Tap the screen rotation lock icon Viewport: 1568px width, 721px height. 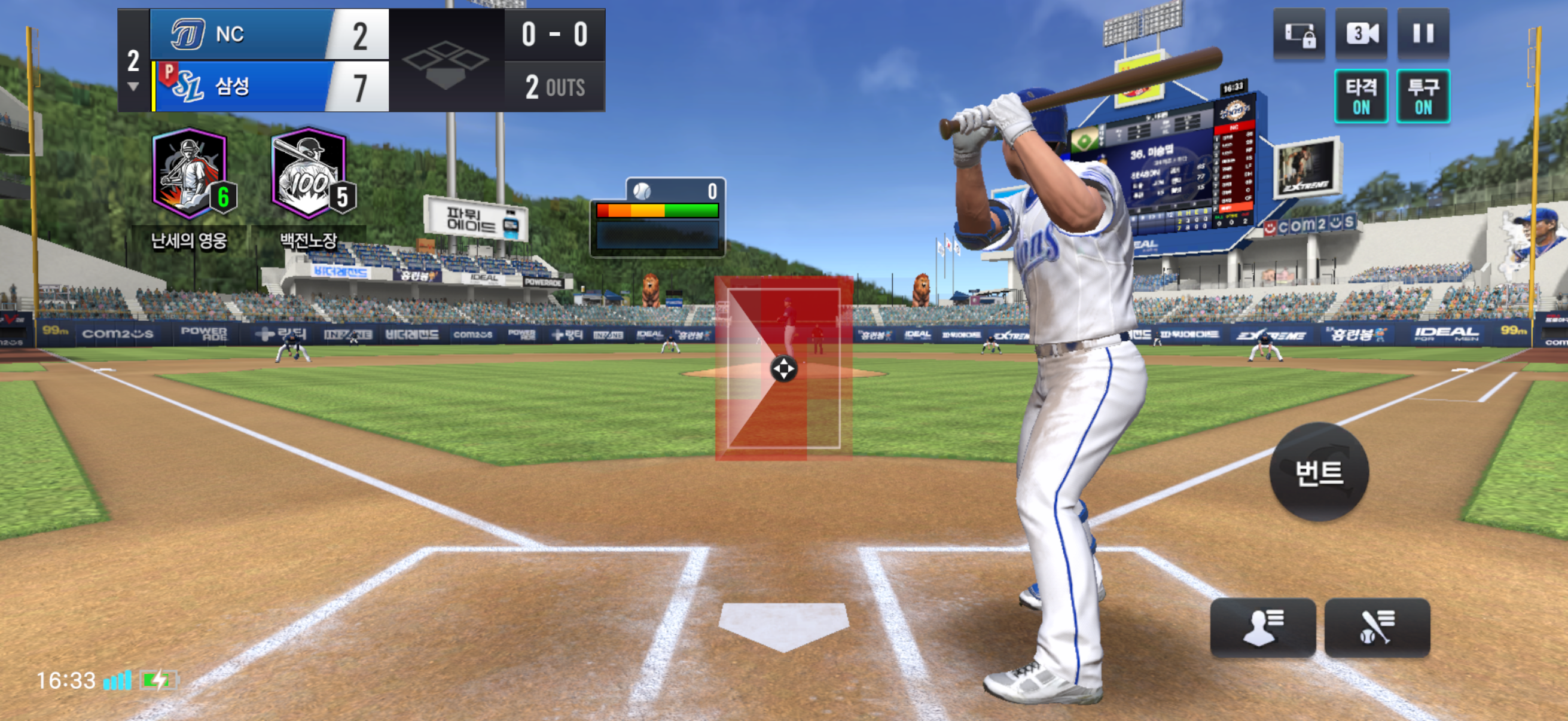coord(1299,33)
